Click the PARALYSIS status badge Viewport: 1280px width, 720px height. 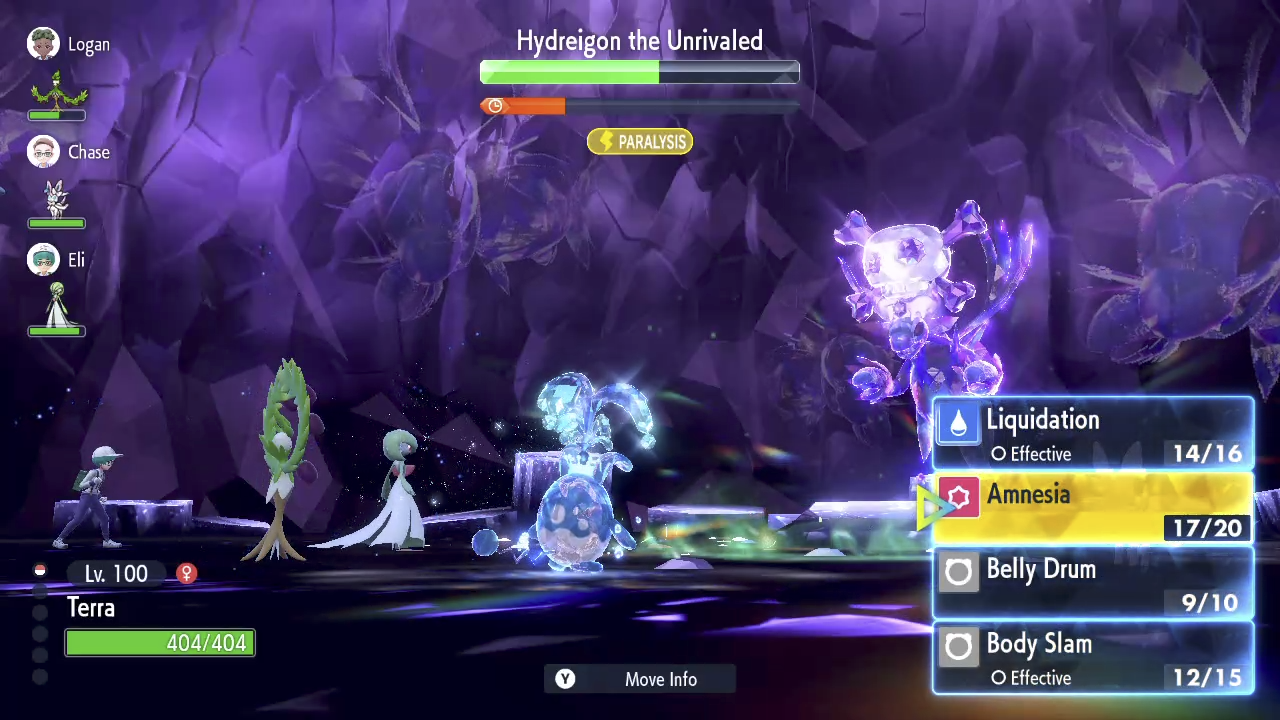coord(640,142)
